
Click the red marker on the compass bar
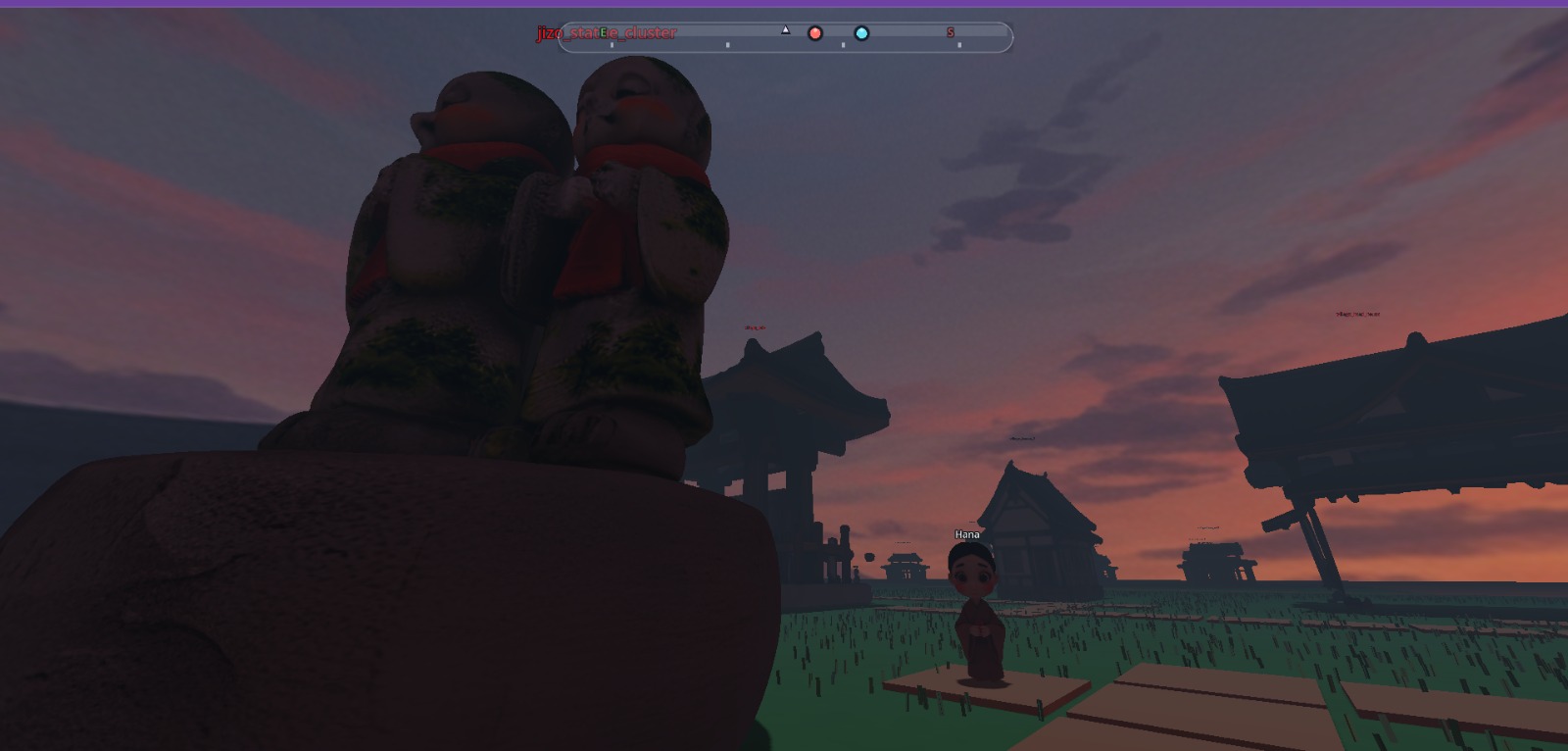click(x=814, y=33)
